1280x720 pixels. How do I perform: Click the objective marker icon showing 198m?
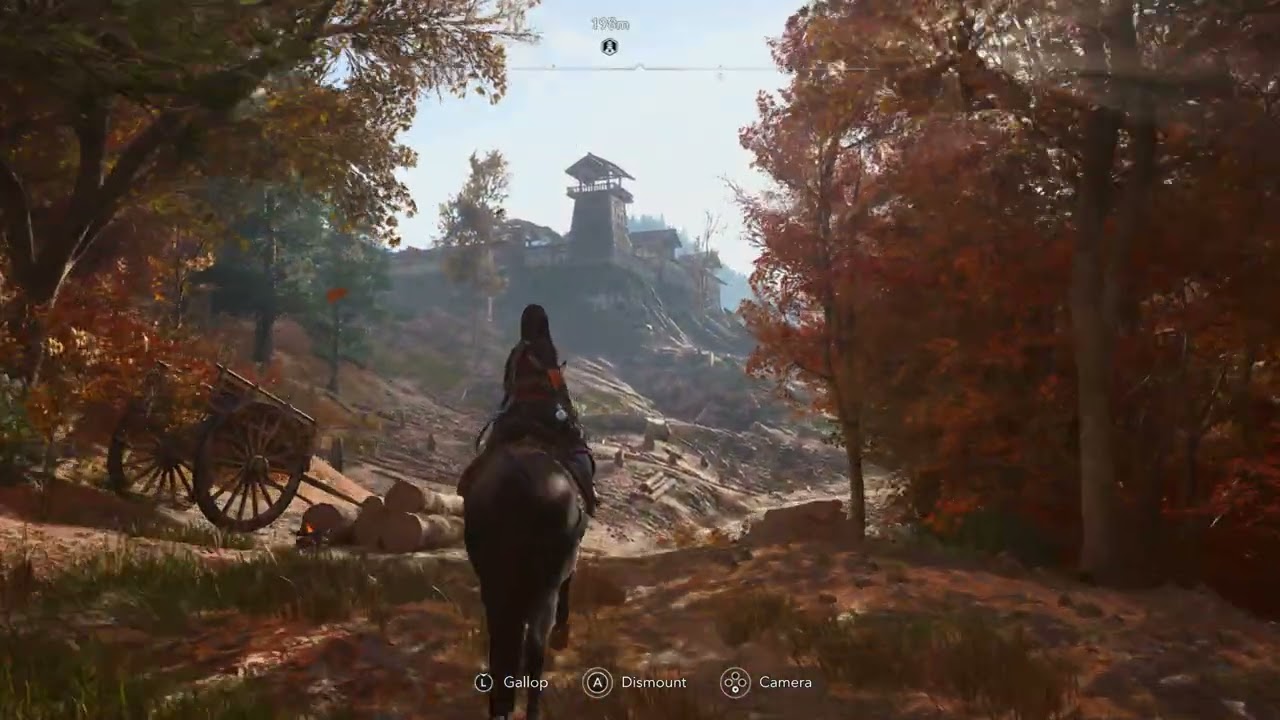coord(609,46)
